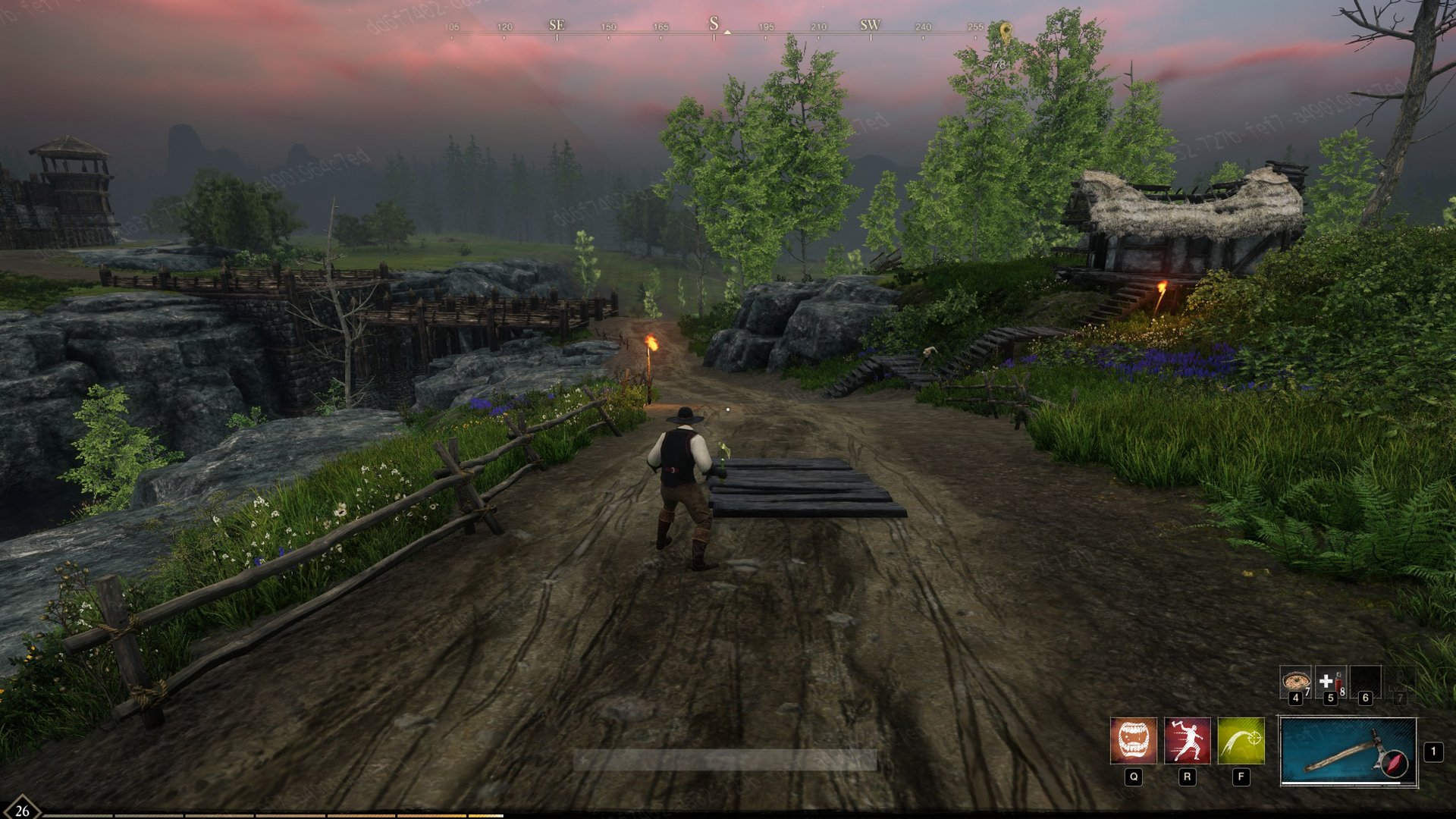
Task: Open the level 26 character badge
Action: point(22,808)
